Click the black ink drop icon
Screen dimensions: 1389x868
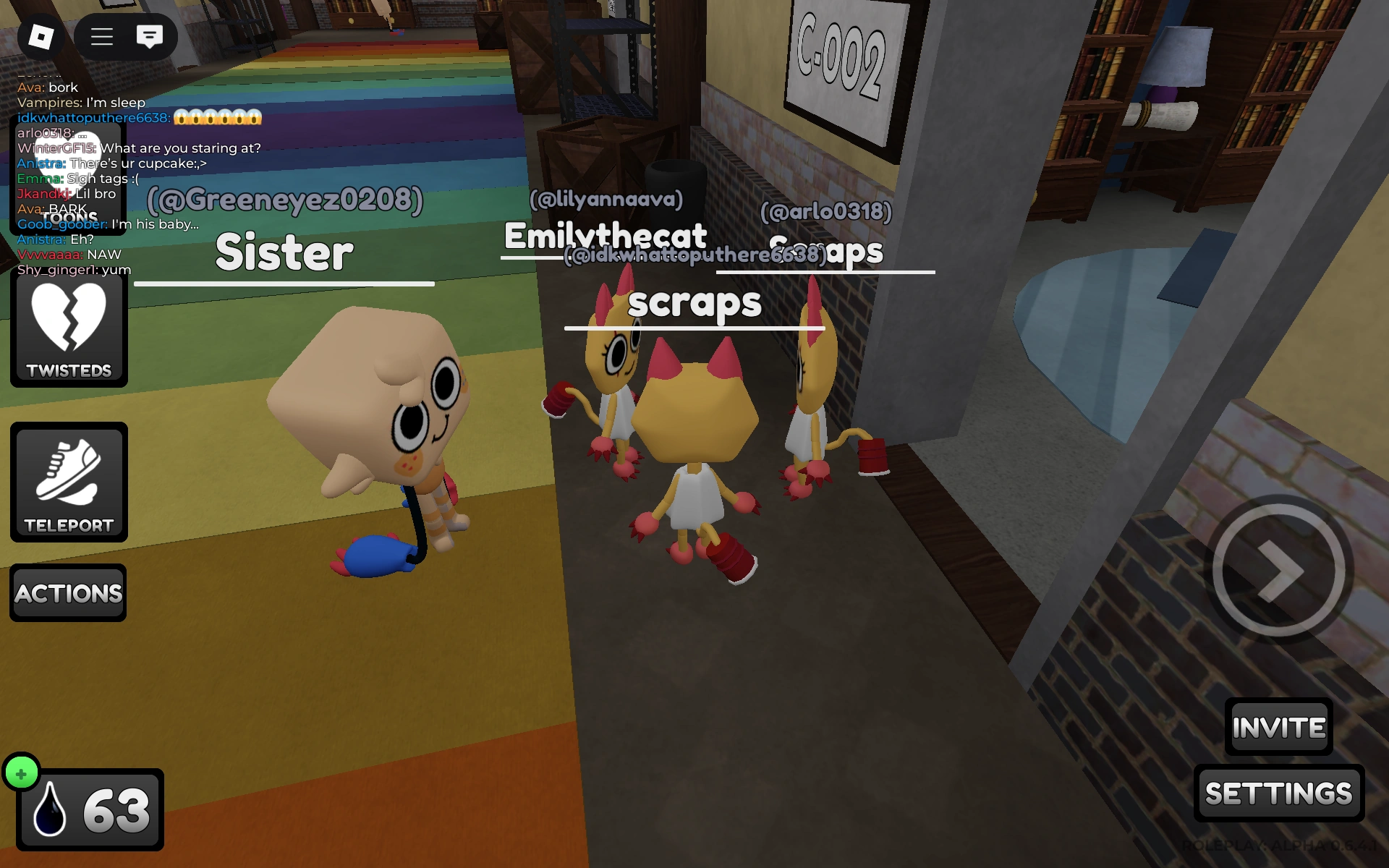click(x=49, y=808)
